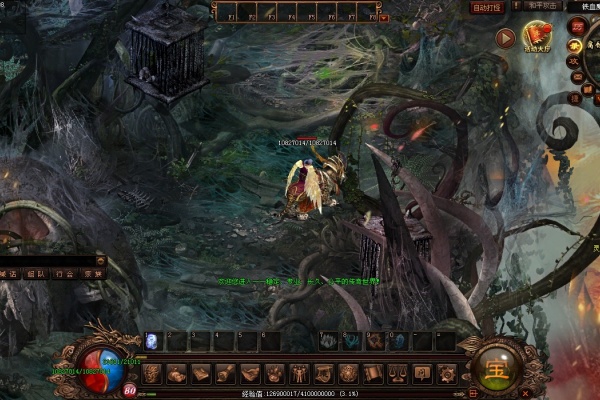Switch to the 宗族 clan chat tab

tap(92, 273)
